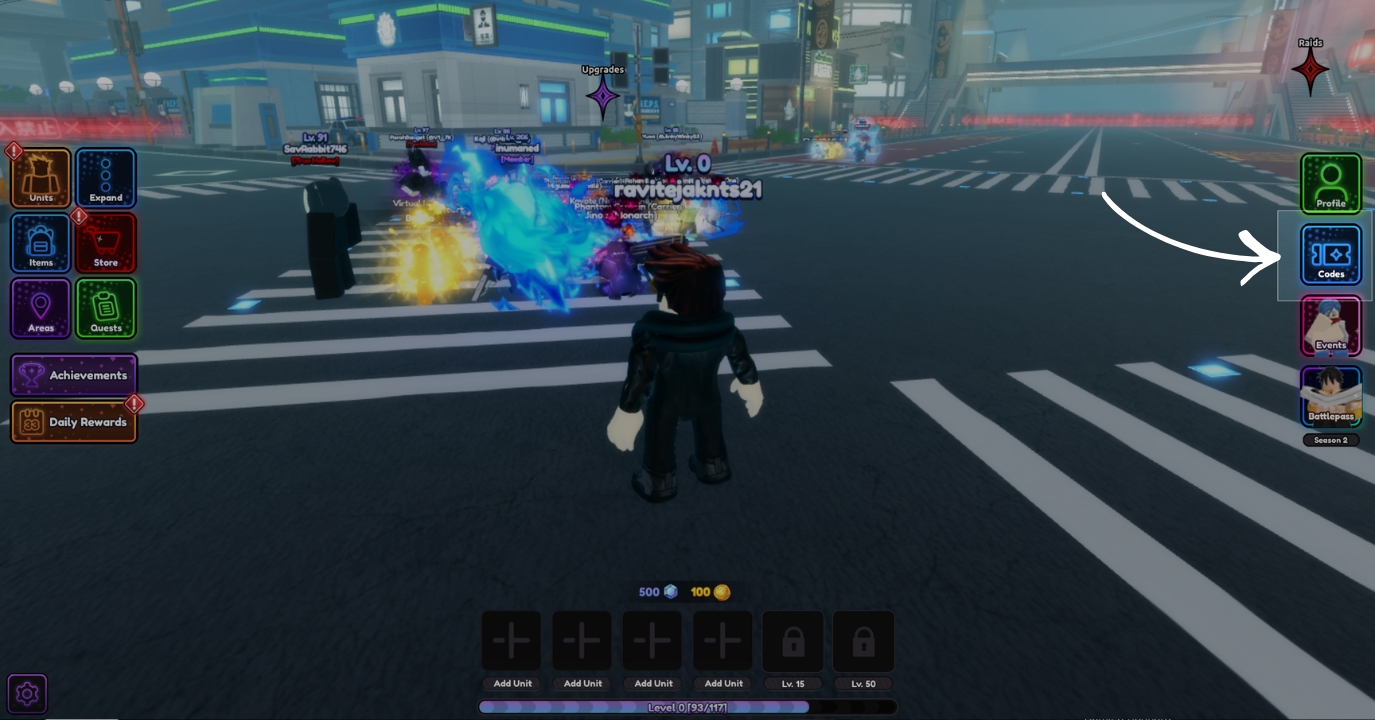Open the Areas teleport menu
This screenshot has height=720, width=1375.
pyautogui.click(x=41, y=308)
